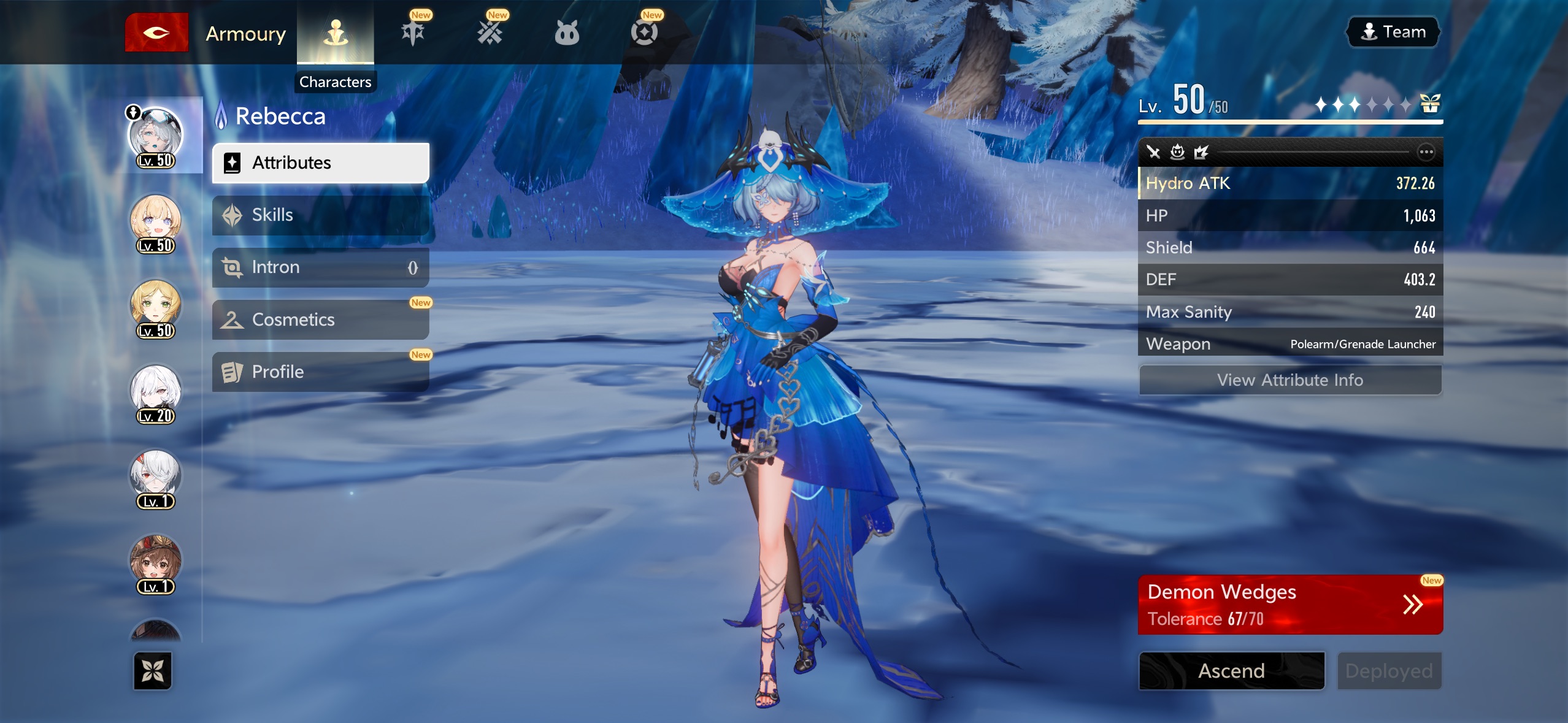Open the melee weapon tab
The height and width of the screenshot is (723, 1568).
tap(413, 33)
